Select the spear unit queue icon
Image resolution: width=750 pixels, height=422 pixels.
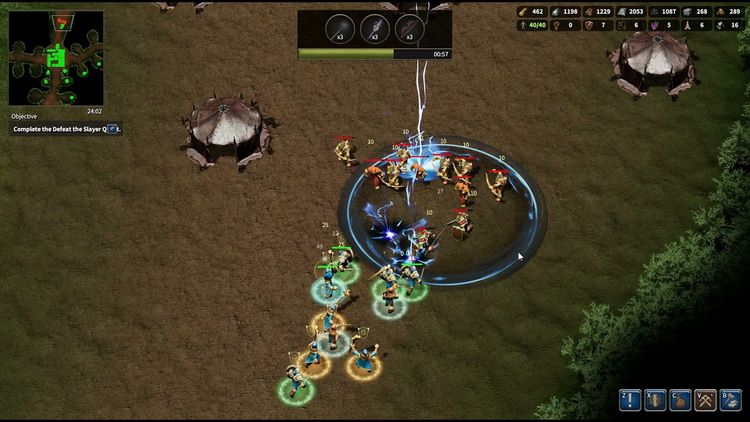pos(339,28)
